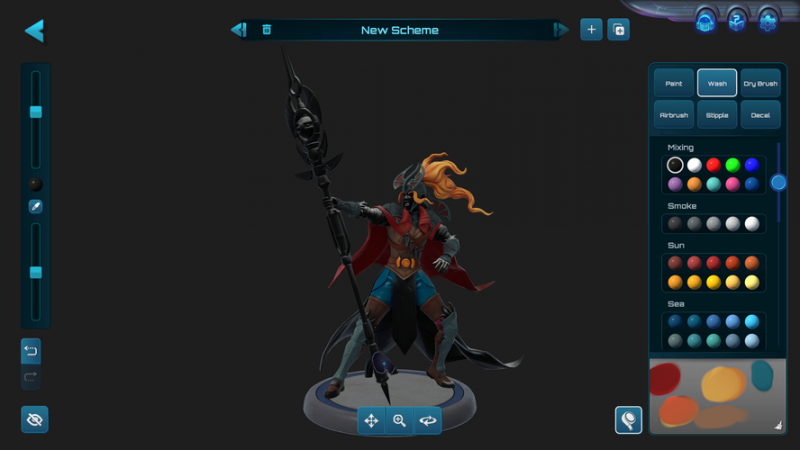Select the Paint technique
The width and height of the screenshot is (800, 450).
pos(674,83)
